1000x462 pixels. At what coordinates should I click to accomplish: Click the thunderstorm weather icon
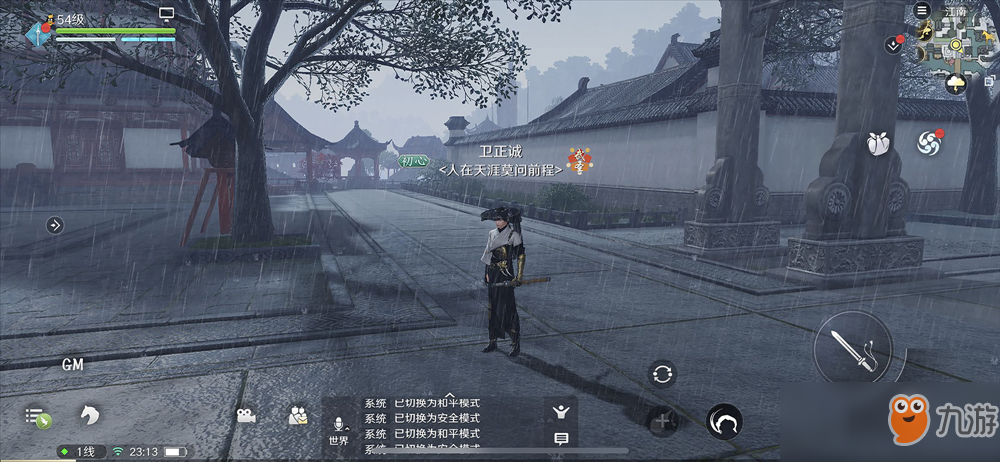(x=956, y=83)
